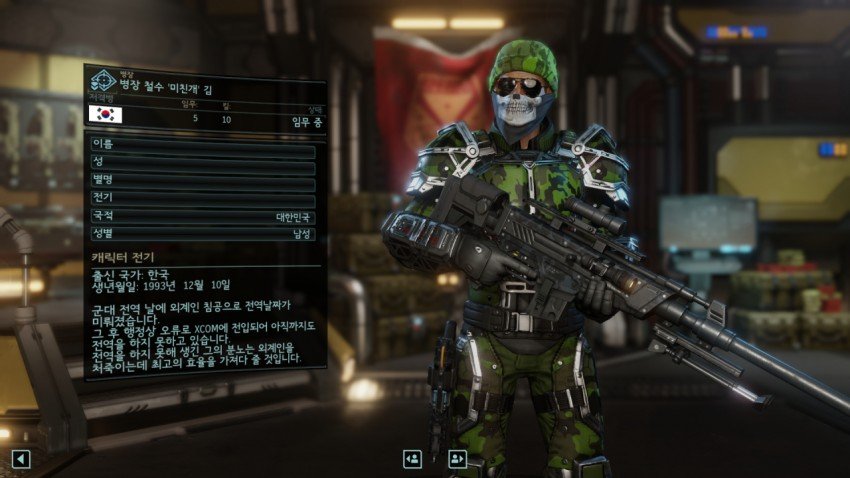Select the 전기 (biography) row
The width and height of the screenshot is (850, 478).
(202, 199)
